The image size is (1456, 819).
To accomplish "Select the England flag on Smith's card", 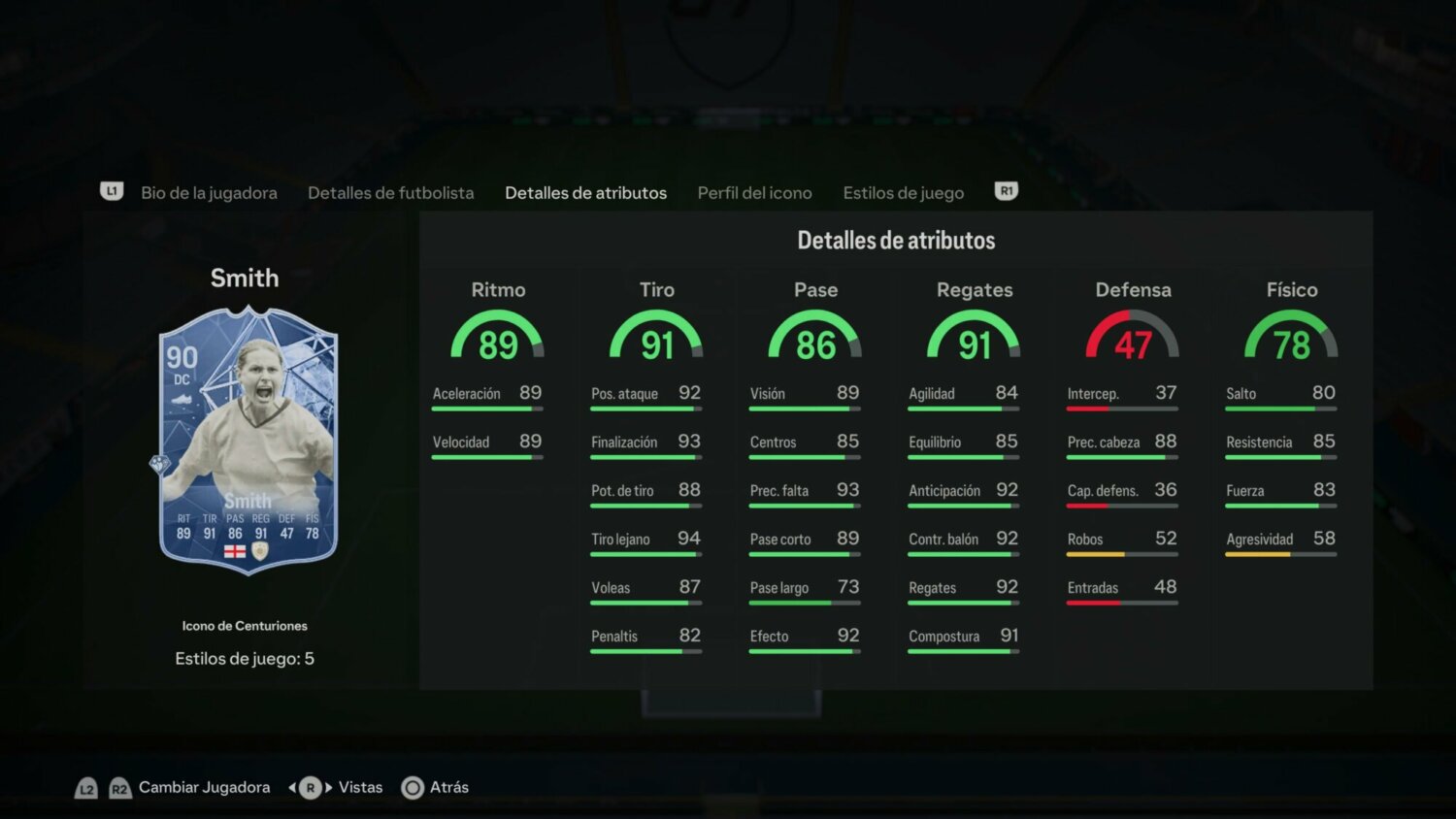I will [x=234, y=550].
